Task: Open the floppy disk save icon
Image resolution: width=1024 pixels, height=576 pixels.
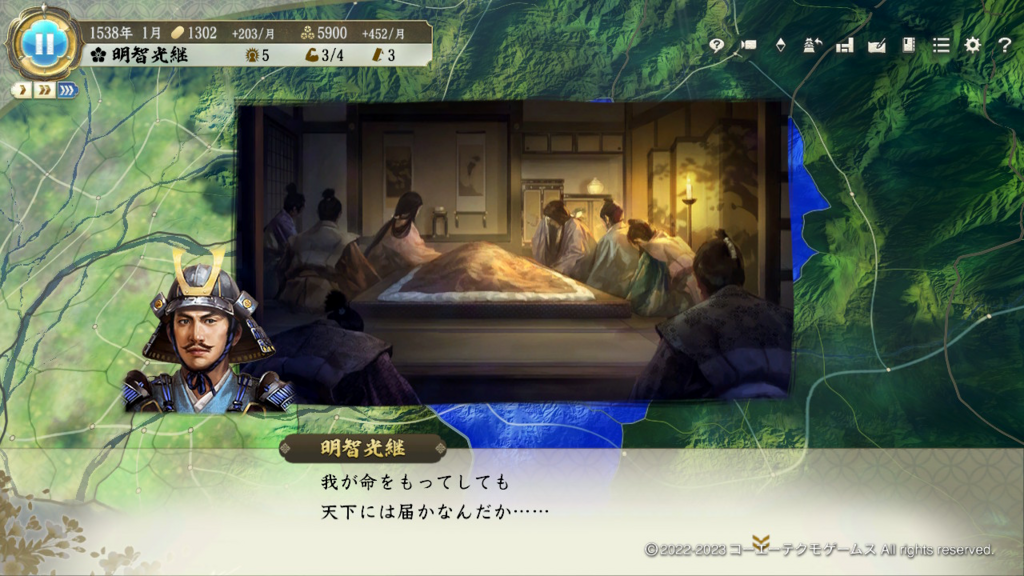Action: [x=844, y=45]
